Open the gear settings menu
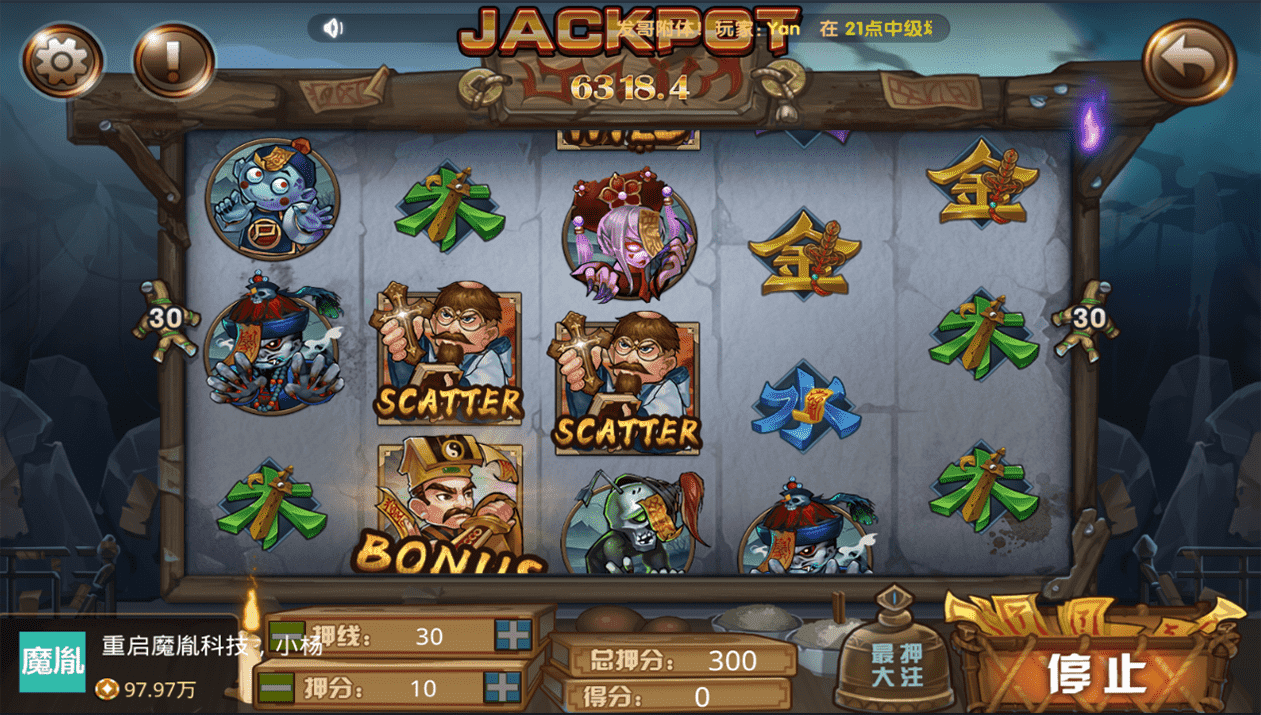 63,61
